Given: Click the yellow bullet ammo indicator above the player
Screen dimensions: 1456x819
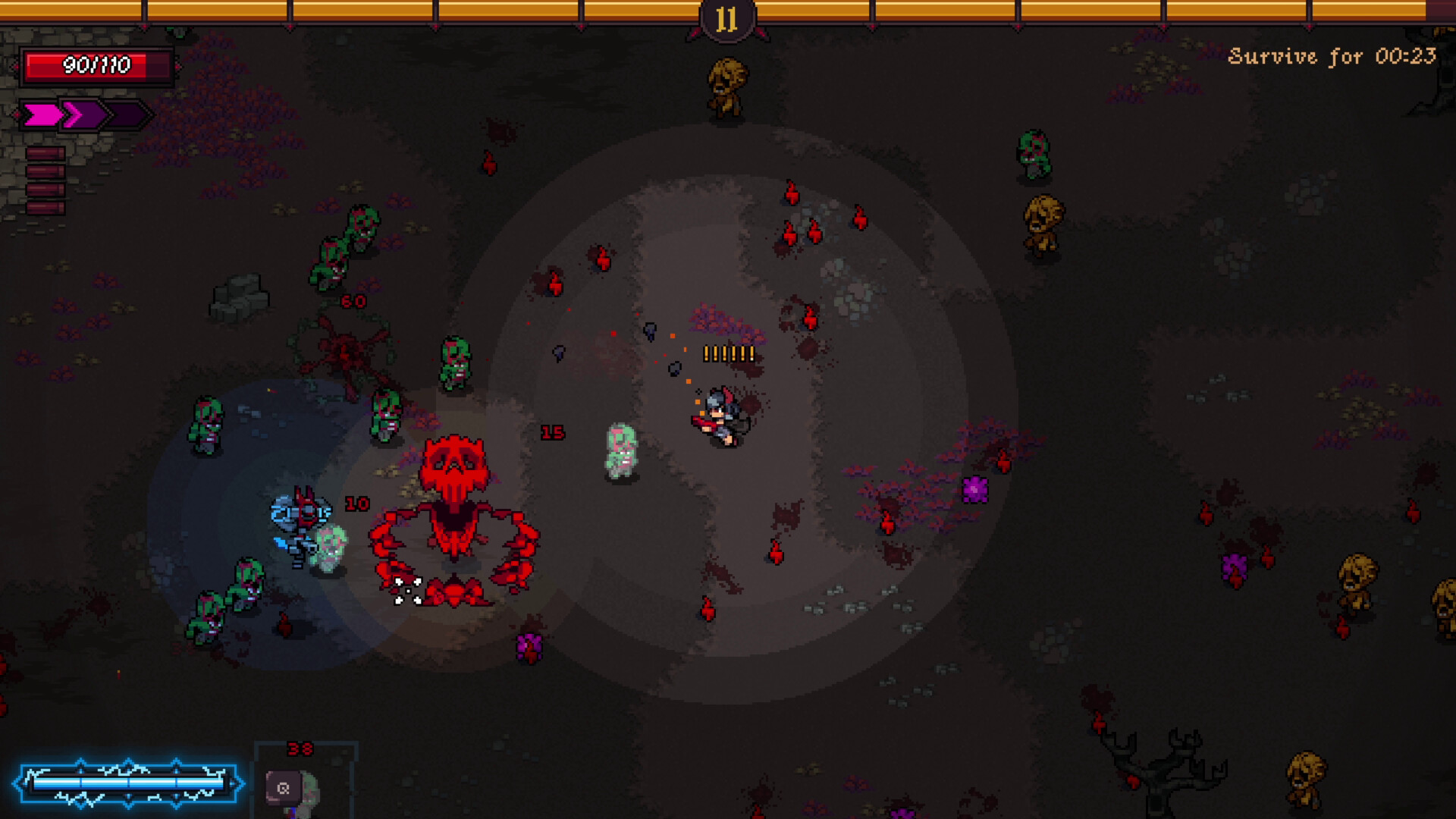Looking at the screenshot, I should click(726, 353).
